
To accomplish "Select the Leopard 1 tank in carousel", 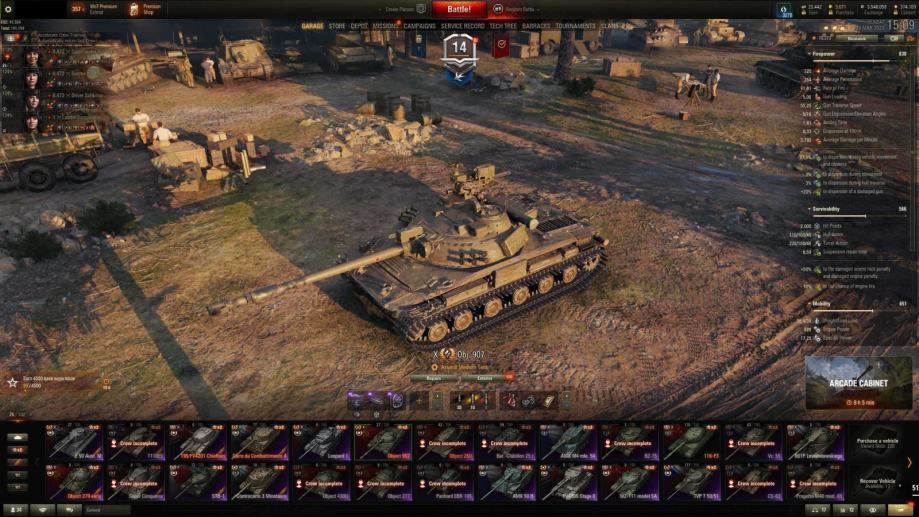I will coord(321,442).
